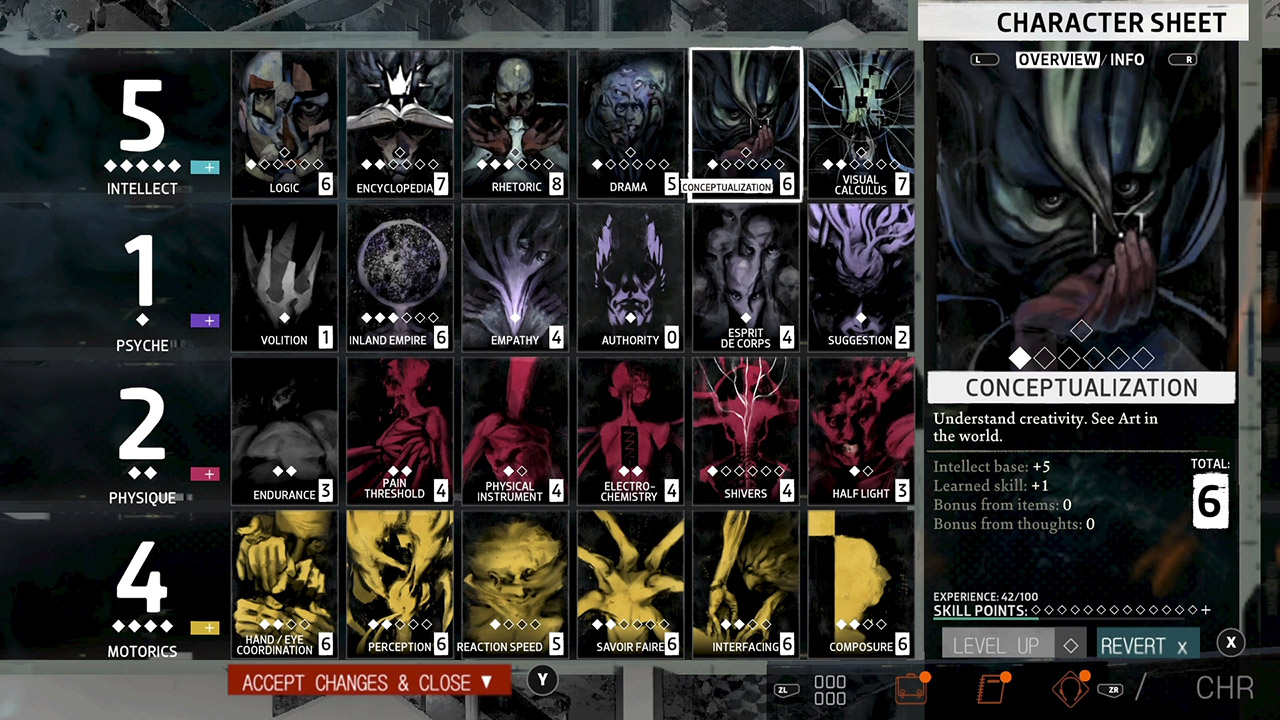Switch to the Info tab
The image size is (1280, 720).
tap(1127, 59)
